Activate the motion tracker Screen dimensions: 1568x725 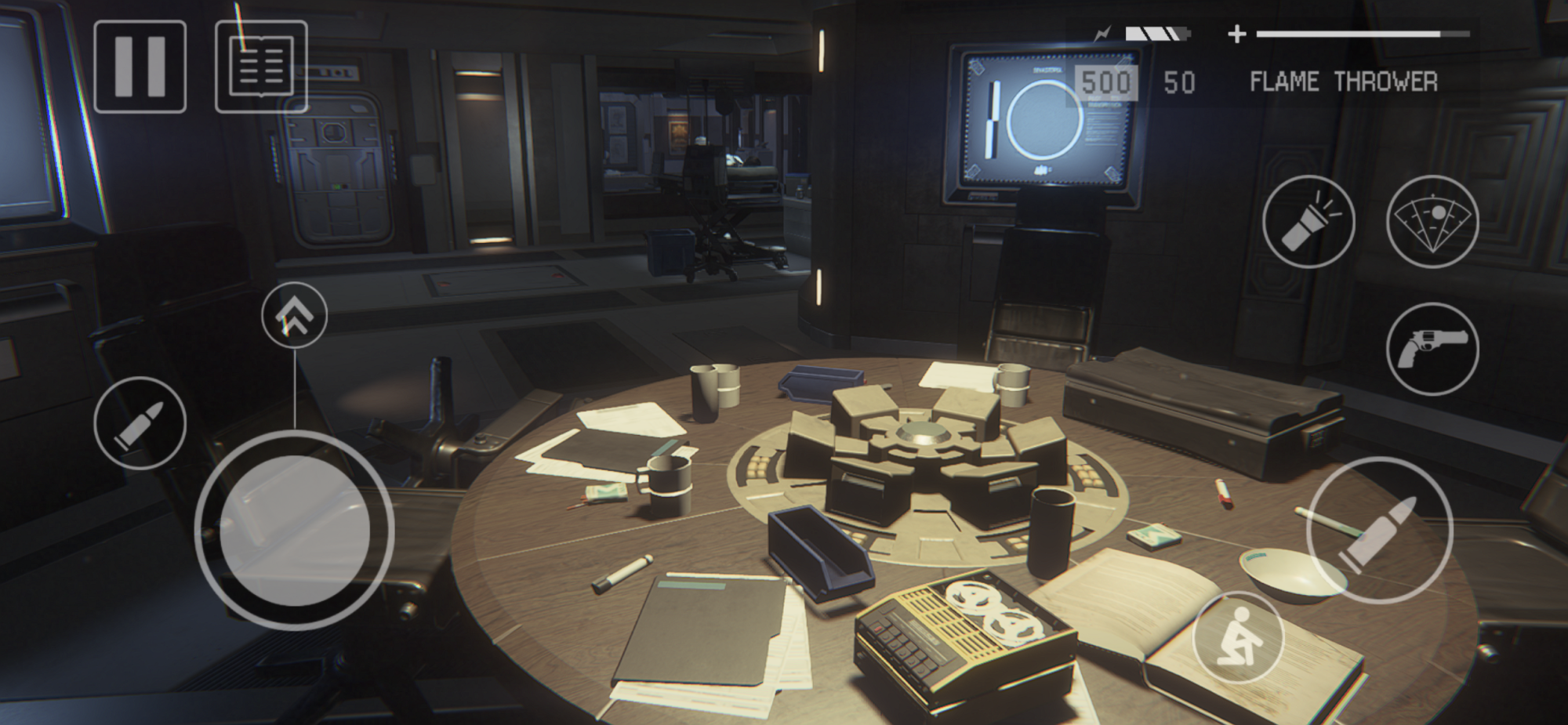(x=1432, y=222)
